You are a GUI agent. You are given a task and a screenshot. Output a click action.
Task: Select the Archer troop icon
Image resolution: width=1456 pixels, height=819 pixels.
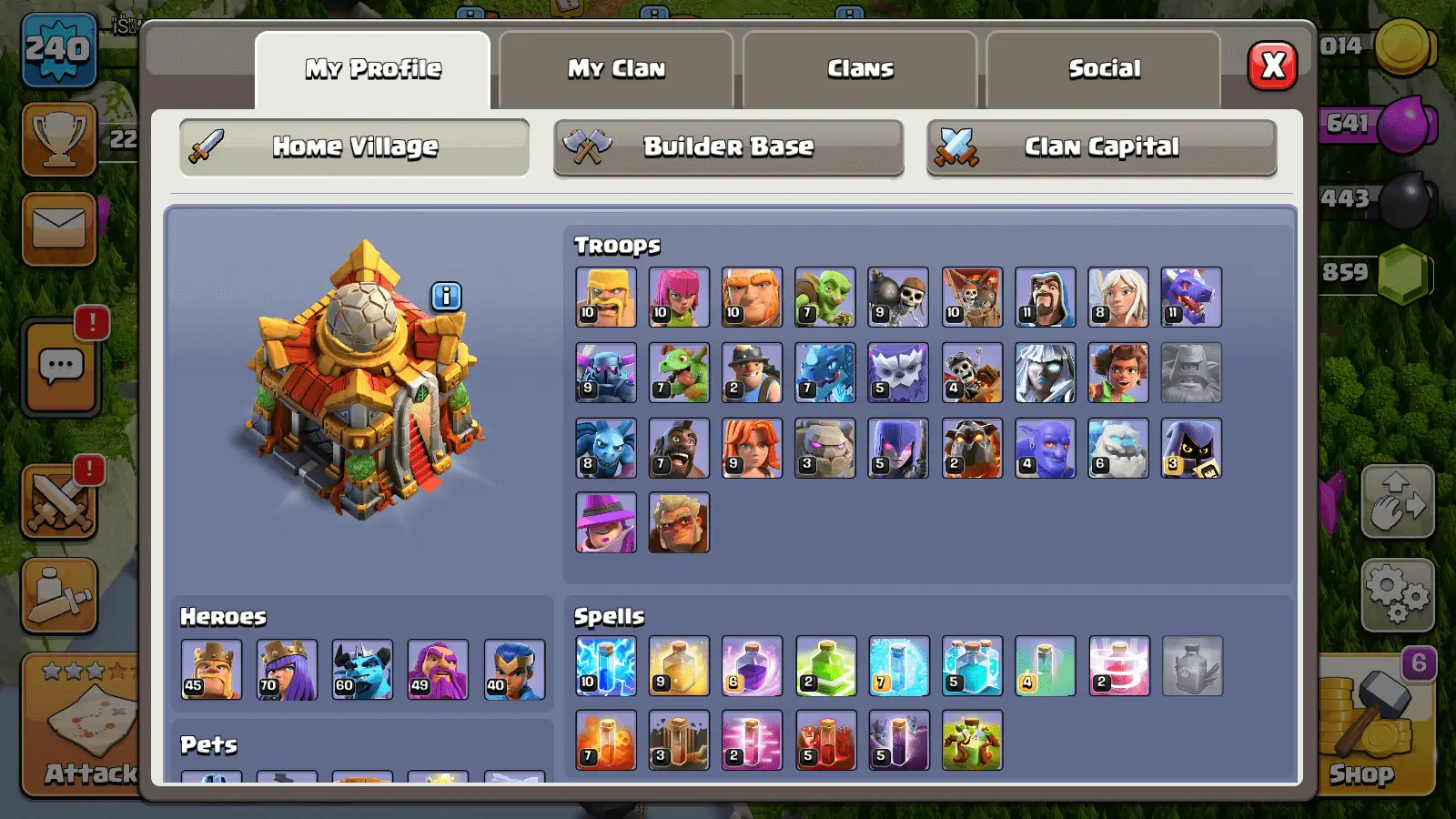tap(679, 298)
